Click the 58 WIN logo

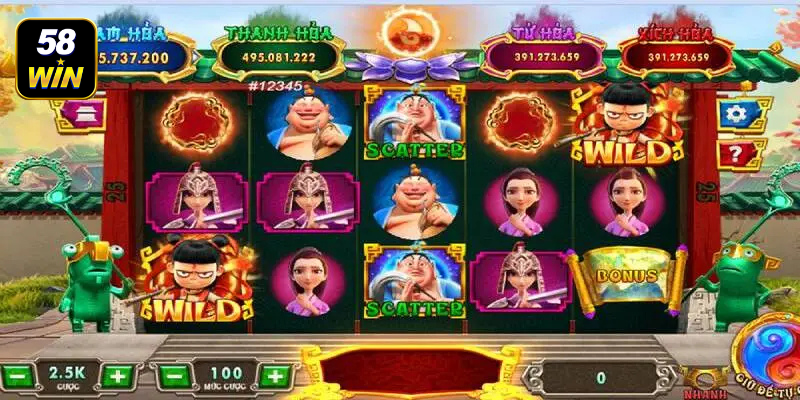(55, 58)
